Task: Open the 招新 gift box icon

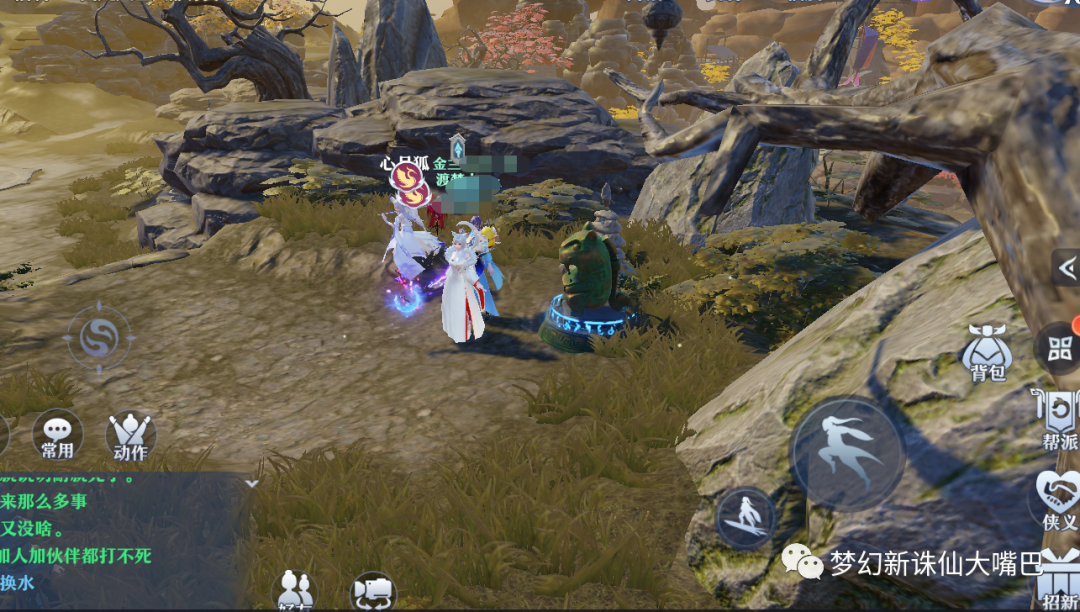Action: coord(1060,585)
